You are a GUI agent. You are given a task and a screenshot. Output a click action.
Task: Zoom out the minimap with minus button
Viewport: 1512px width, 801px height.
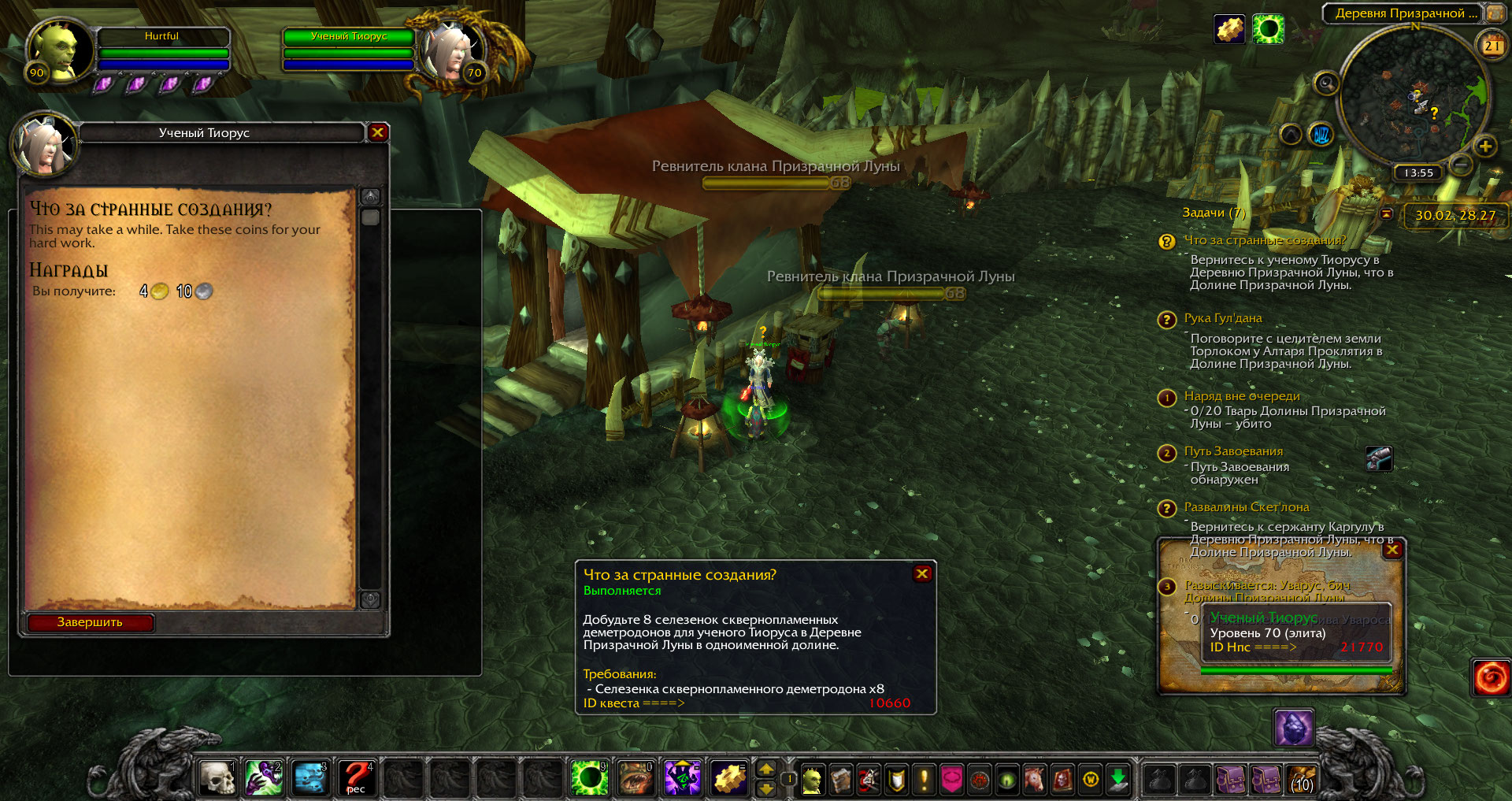click(x=1461, y=165)
